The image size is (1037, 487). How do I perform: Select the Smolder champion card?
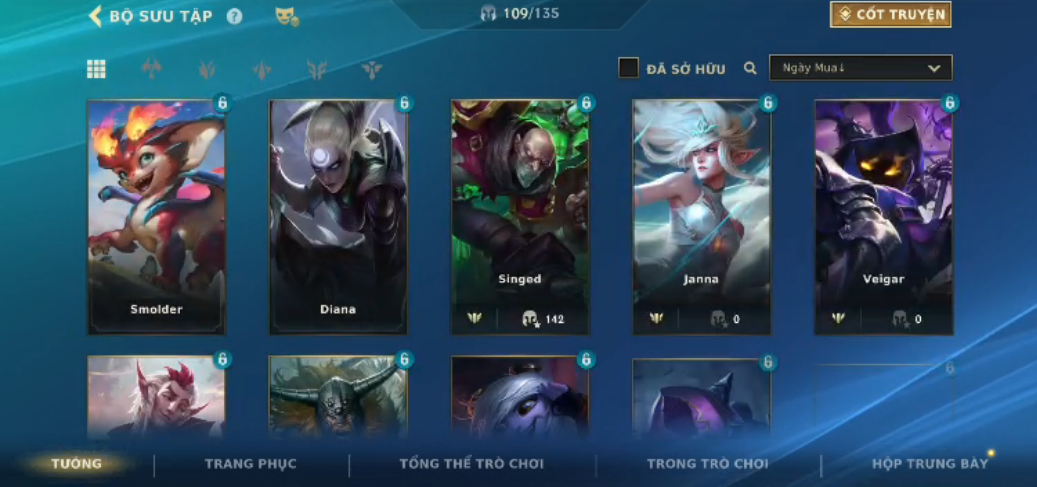click(x=156, y=215)
